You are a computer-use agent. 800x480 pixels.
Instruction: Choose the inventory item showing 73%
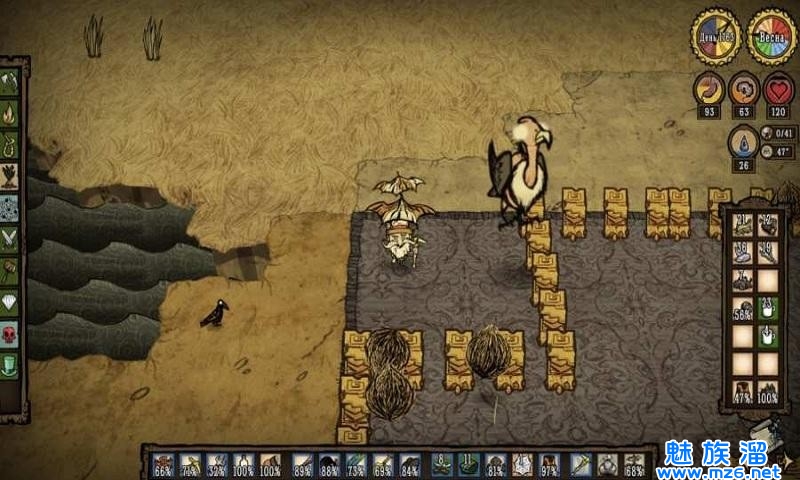pos(356,464)
